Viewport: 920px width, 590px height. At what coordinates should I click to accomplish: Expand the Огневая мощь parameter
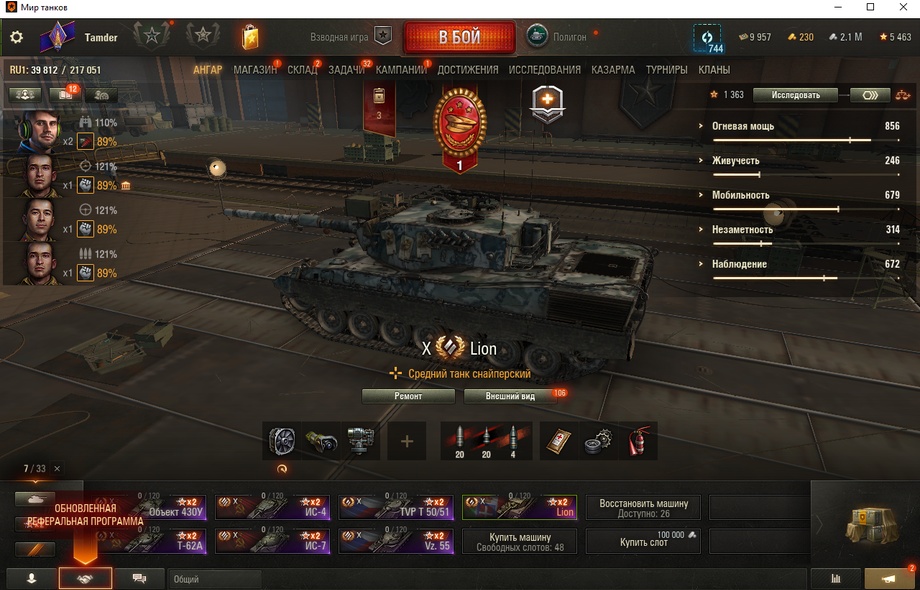(744, 127)
